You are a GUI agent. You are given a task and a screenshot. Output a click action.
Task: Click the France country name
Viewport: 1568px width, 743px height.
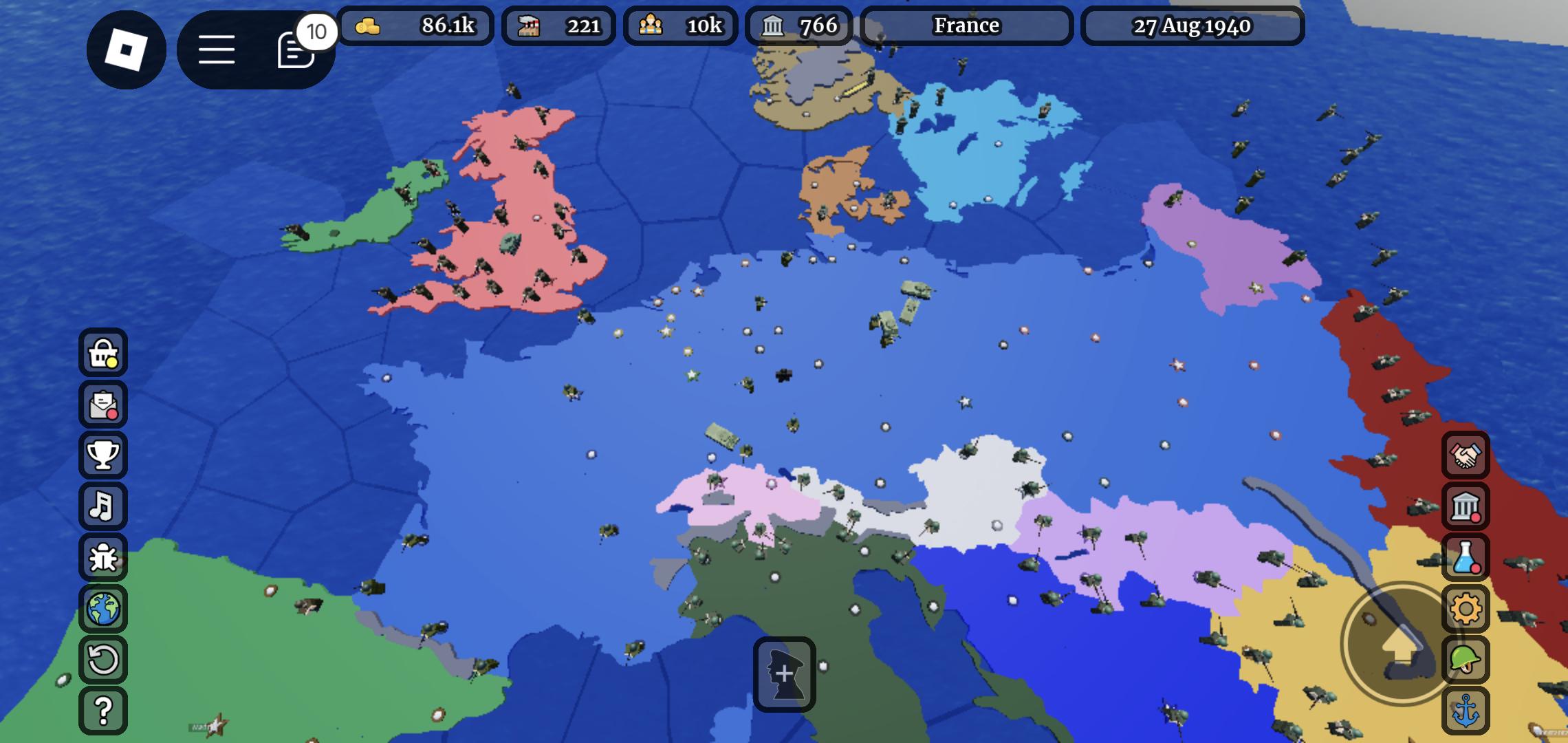tap(966, 26)
